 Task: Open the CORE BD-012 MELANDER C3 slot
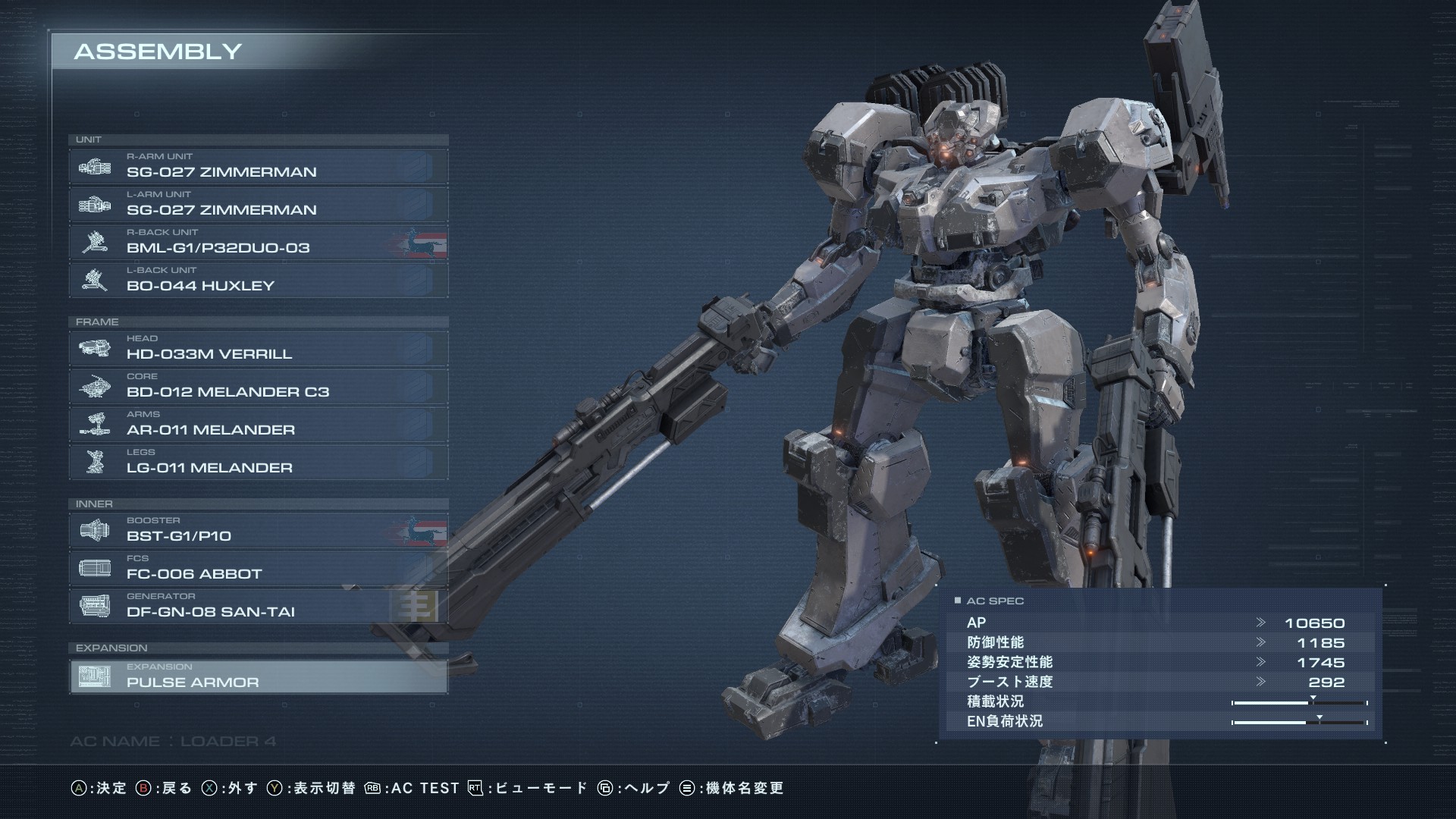(258, 386)
